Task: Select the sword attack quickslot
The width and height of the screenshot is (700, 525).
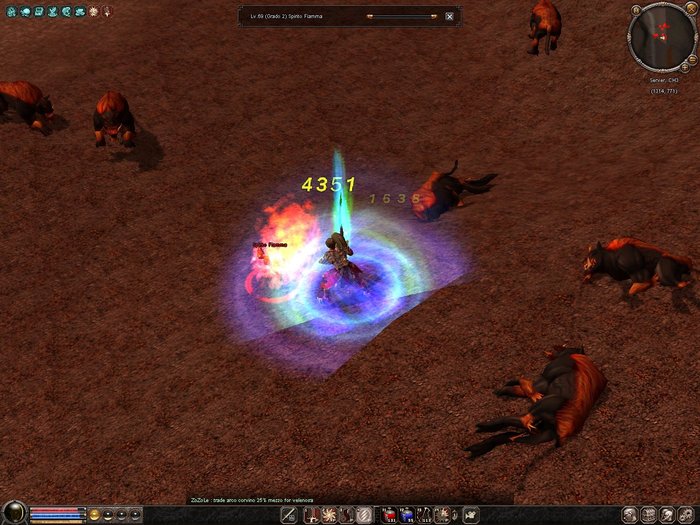Action: 288,514
